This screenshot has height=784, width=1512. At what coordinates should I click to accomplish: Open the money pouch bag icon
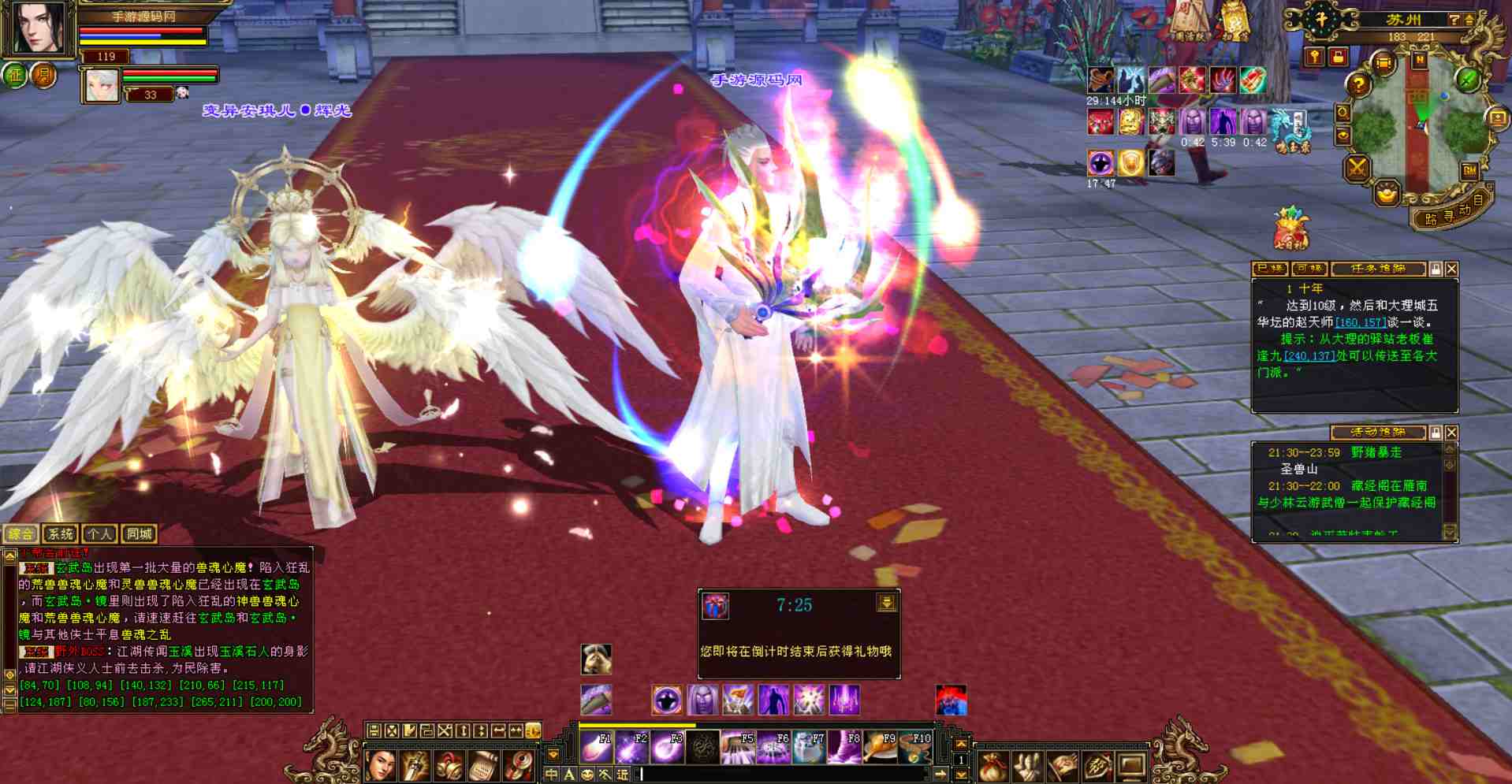click(x=992, y=766)
